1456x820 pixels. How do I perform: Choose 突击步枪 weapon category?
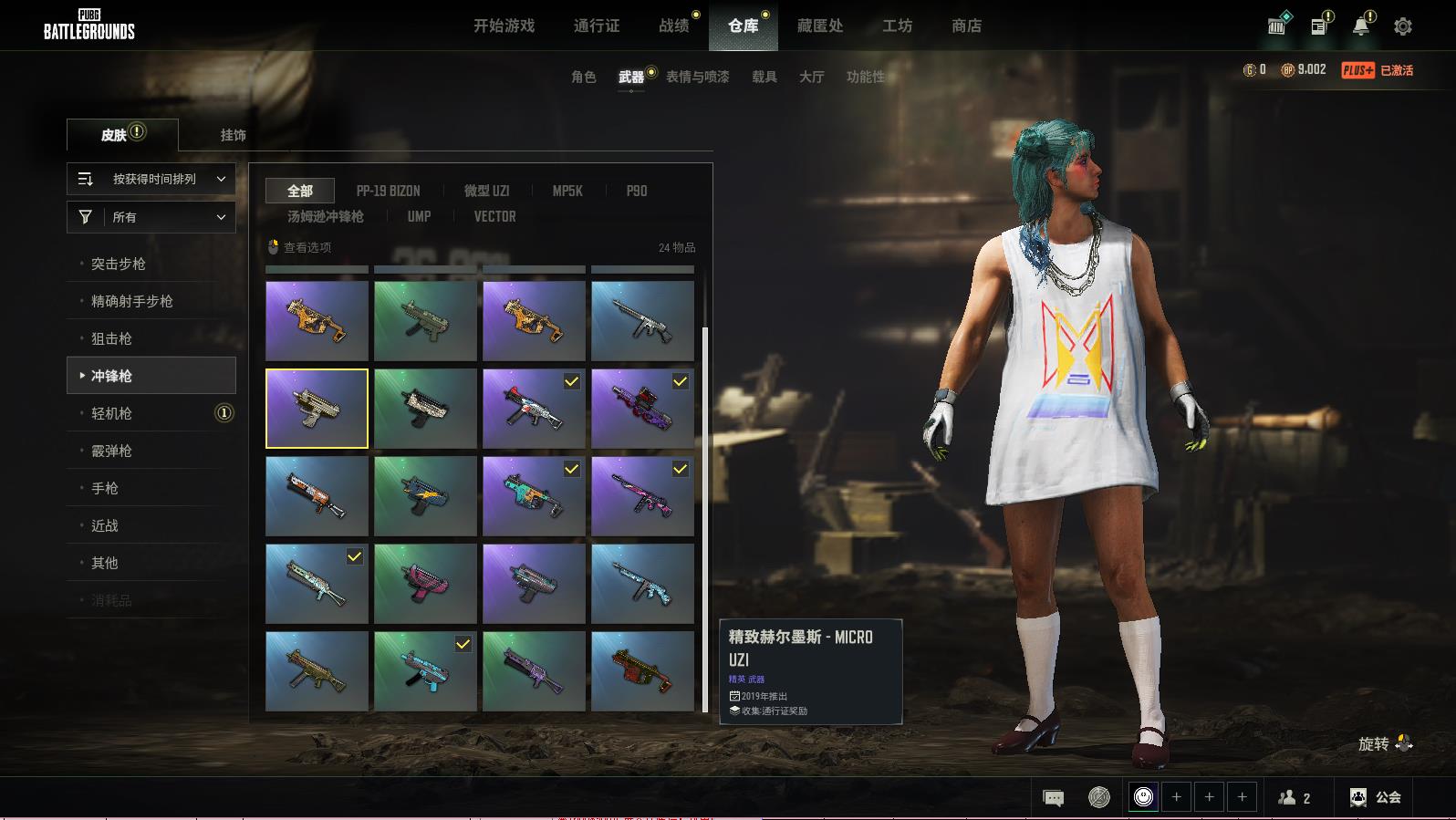119,264
